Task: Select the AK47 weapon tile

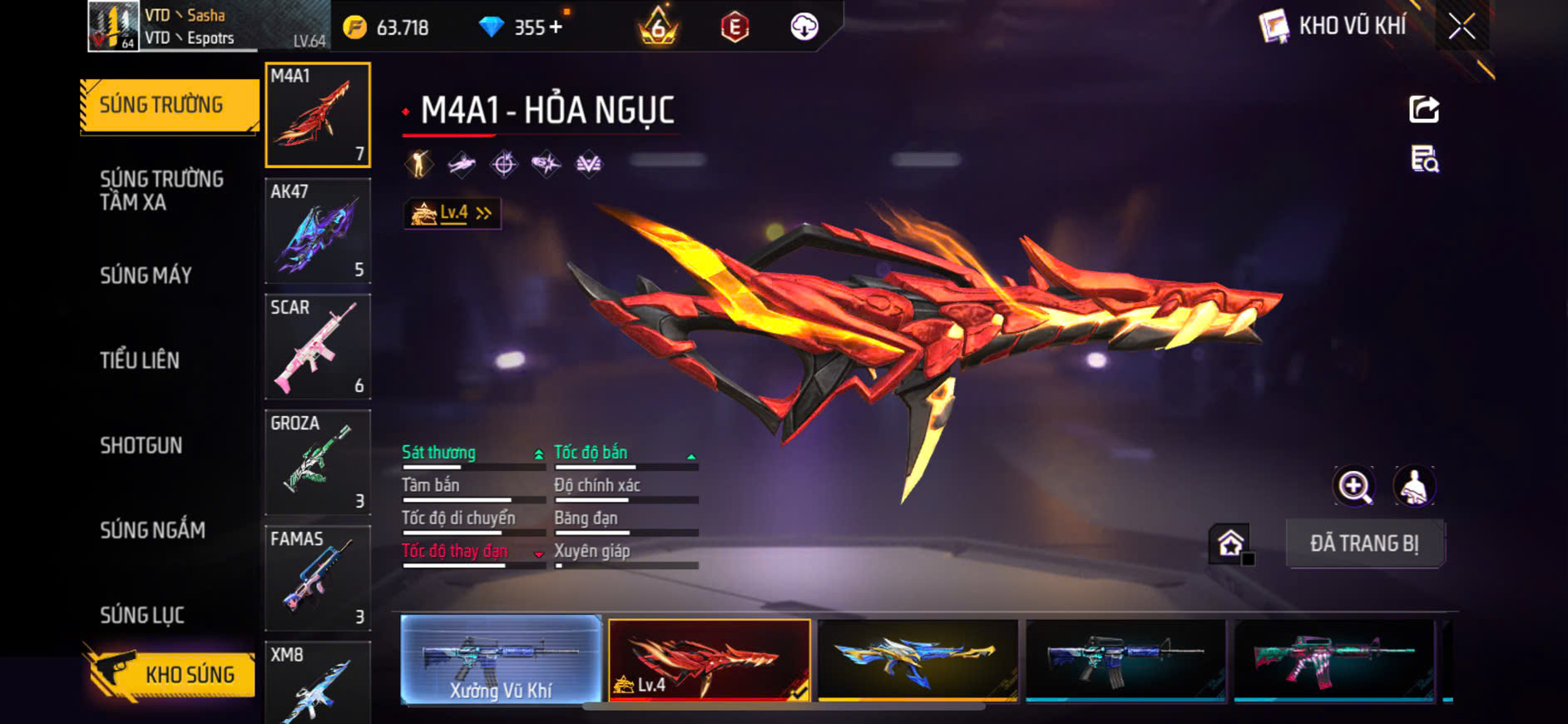Action: click(x=317, y=231)
